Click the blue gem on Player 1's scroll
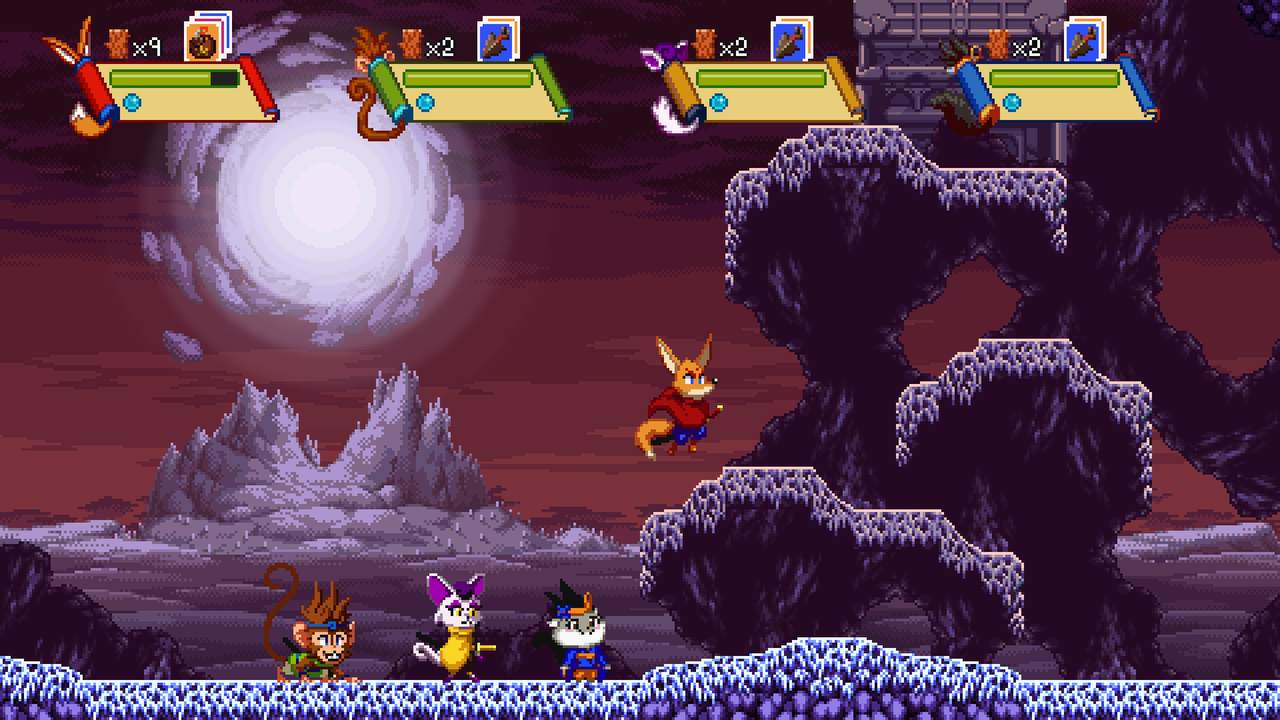Screen dimensions: 1280x720 tap(131, 102)
